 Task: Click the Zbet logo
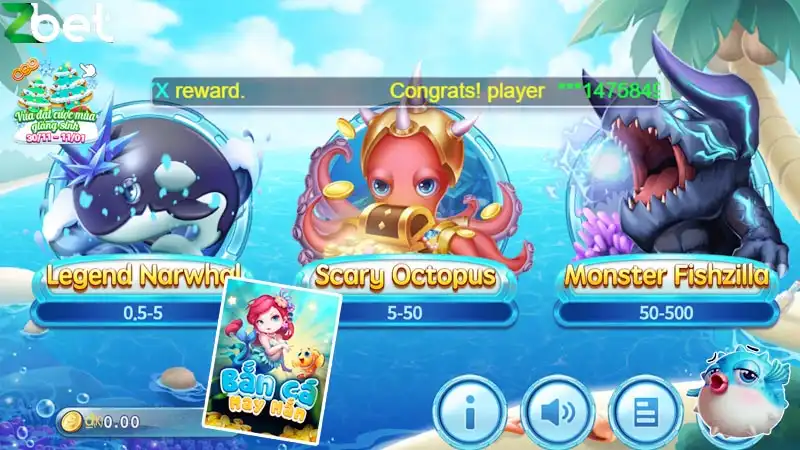[x=55, y=24]
